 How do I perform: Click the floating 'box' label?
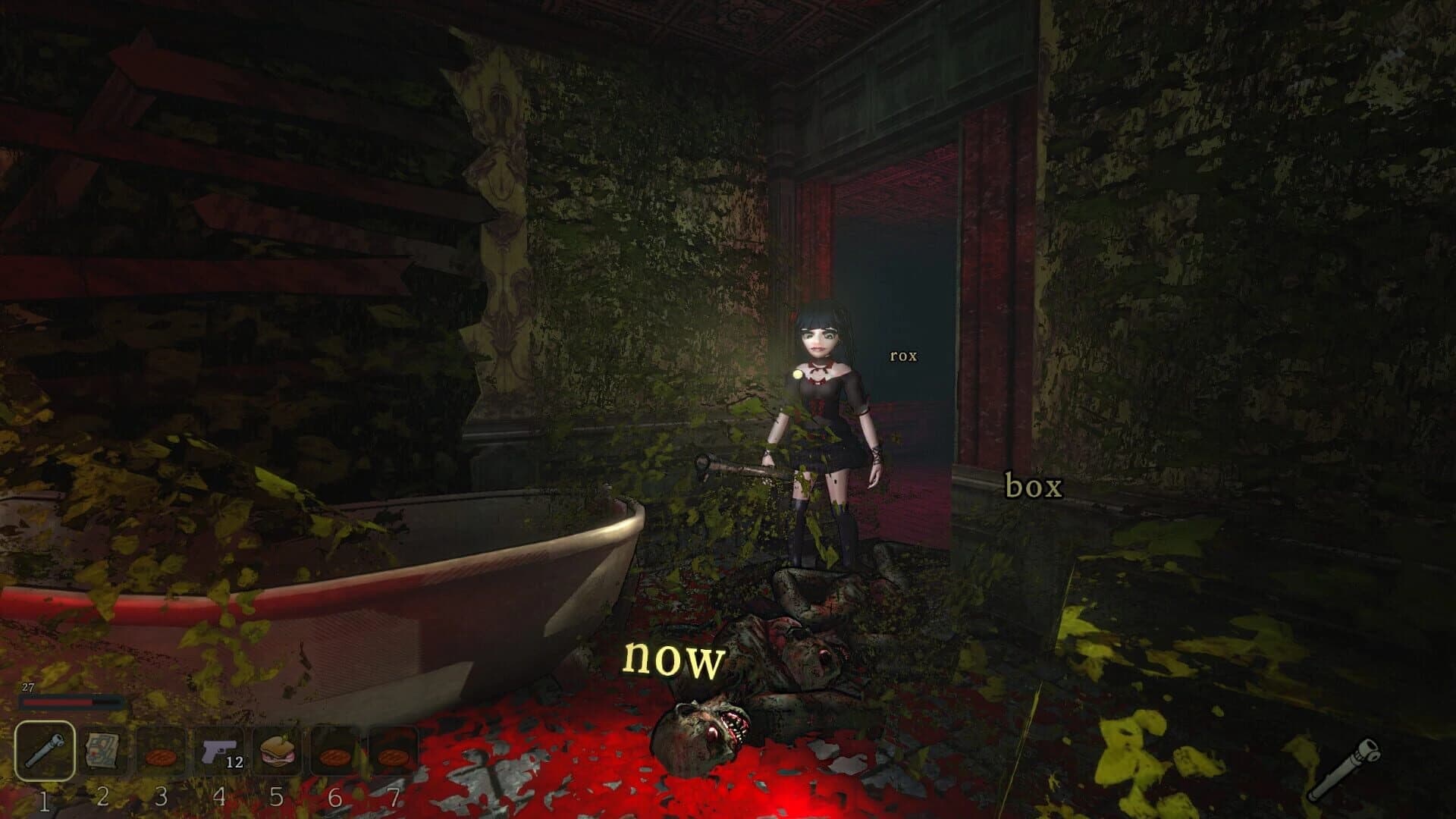[x=1033, y=486]
